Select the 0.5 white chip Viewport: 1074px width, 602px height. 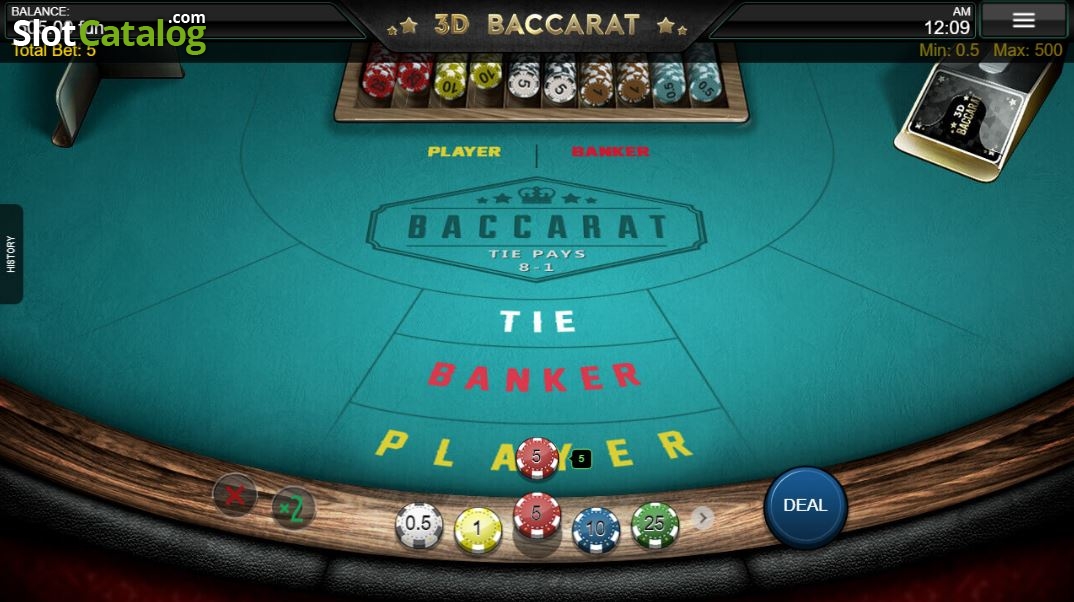419,524
